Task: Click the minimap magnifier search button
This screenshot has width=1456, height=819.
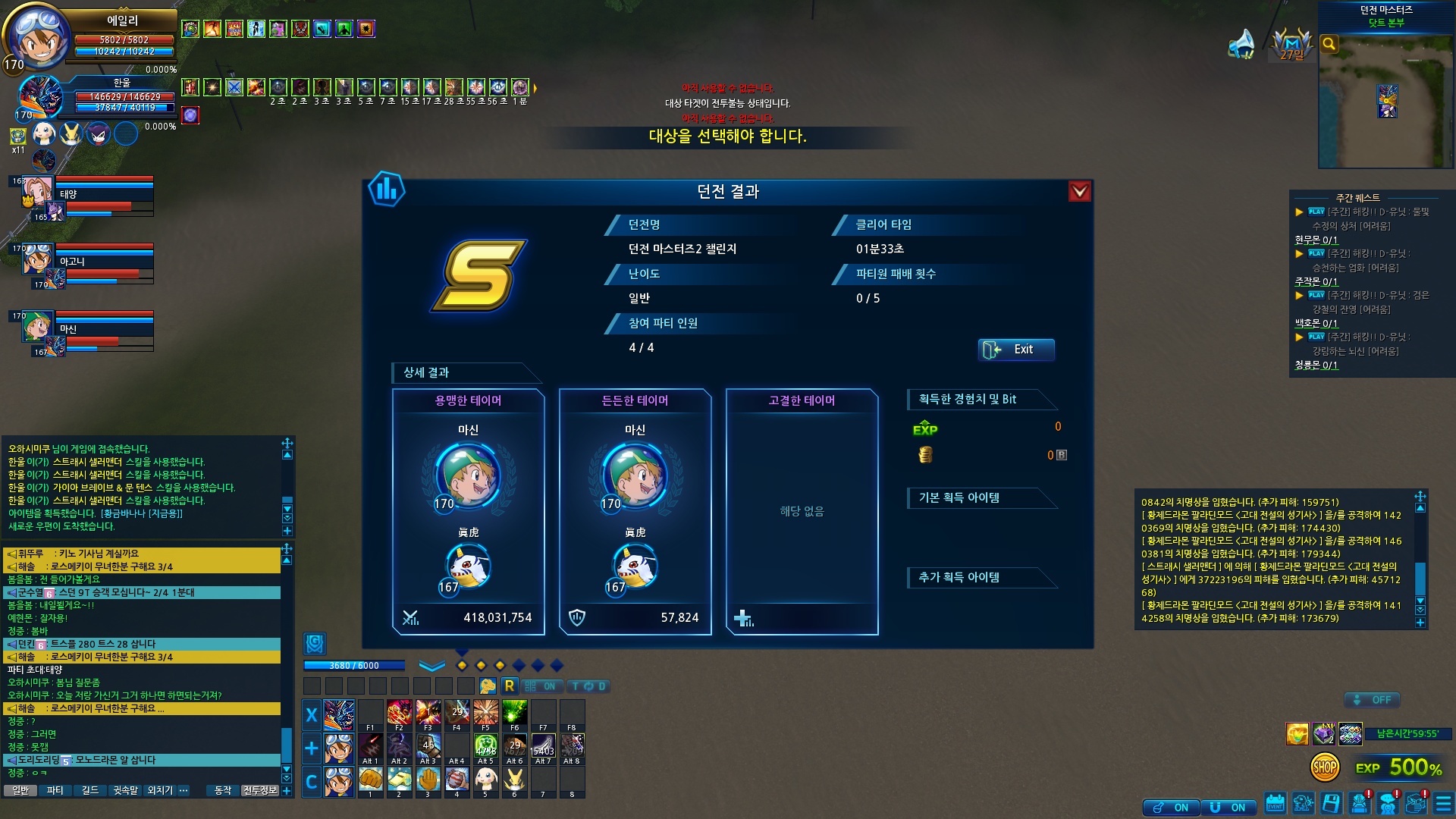Action: click(x=1329, y=44)
